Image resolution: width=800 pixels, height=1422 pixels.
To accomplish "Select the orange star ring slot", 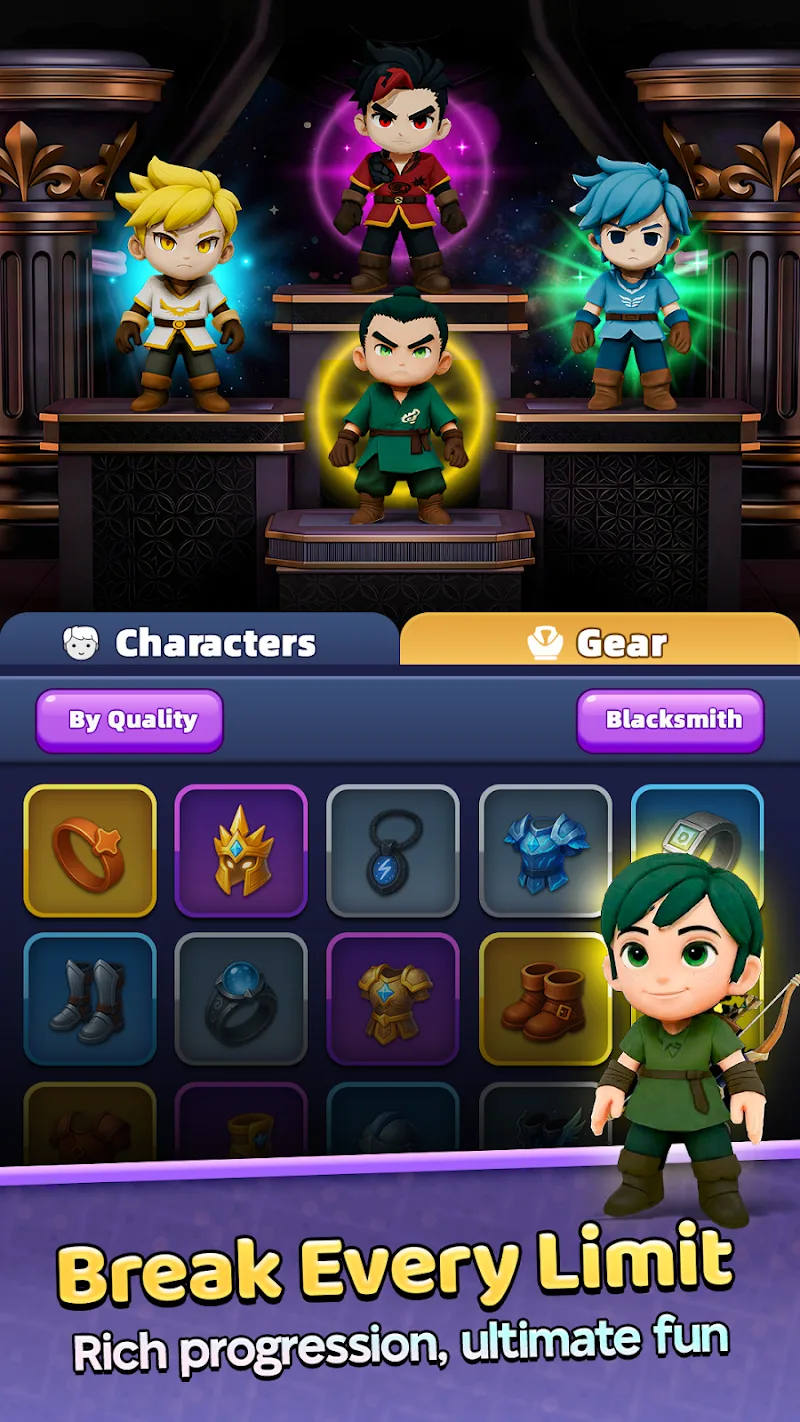I will (x=90, y=850).
